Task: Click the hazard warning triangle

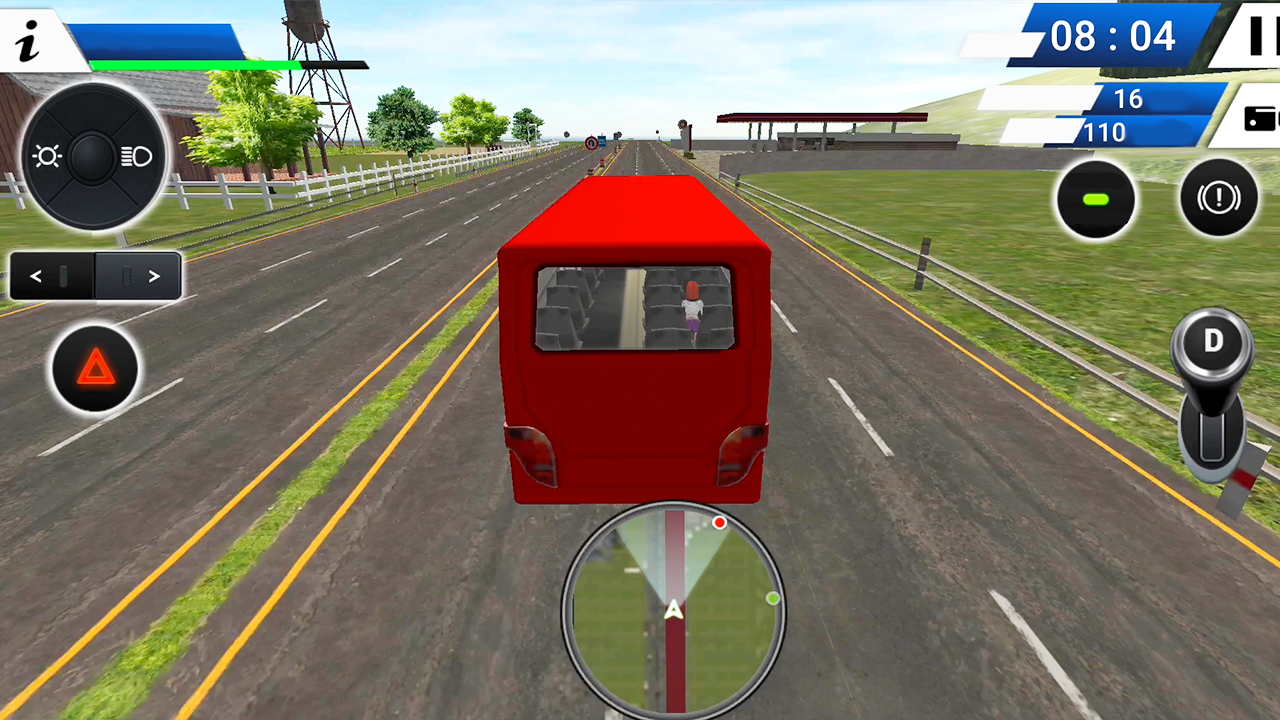Action: click(94, 368)
